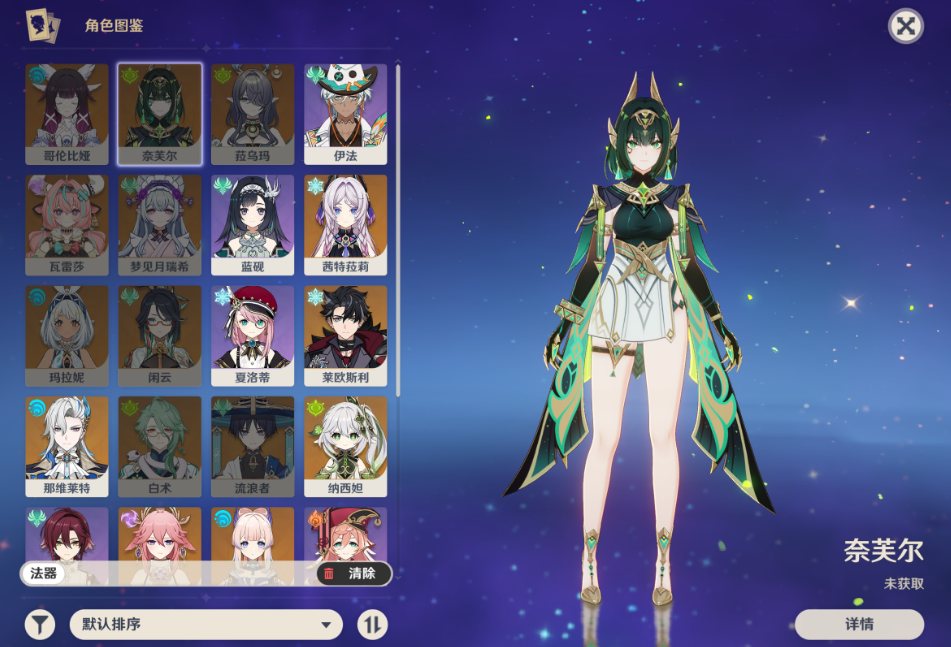
Task: Clear the 法器 filter with 清除
Action: (354, 574)
